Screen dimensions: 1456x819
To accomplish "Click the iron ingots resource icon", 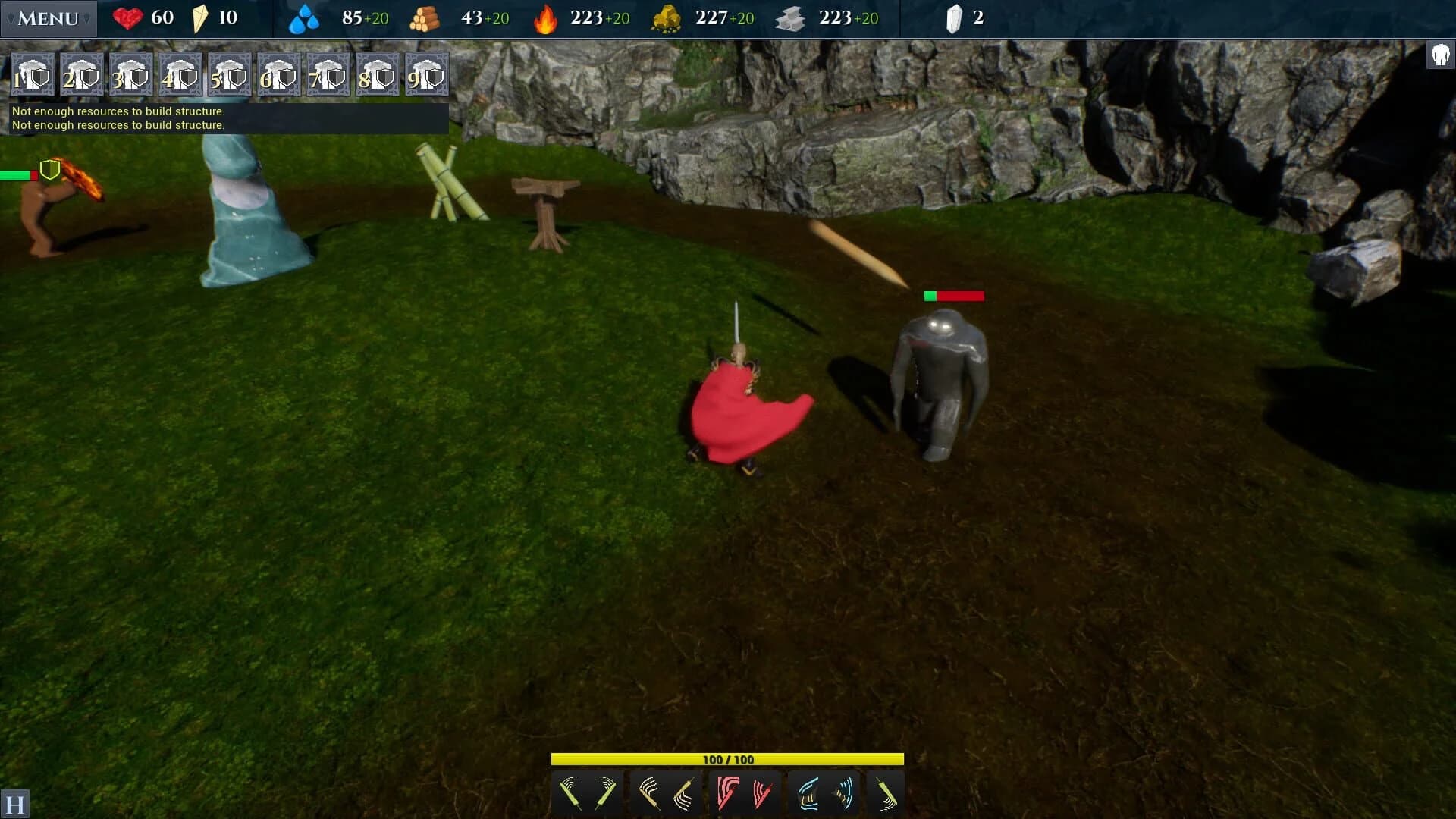I will (x=791, y=18).
